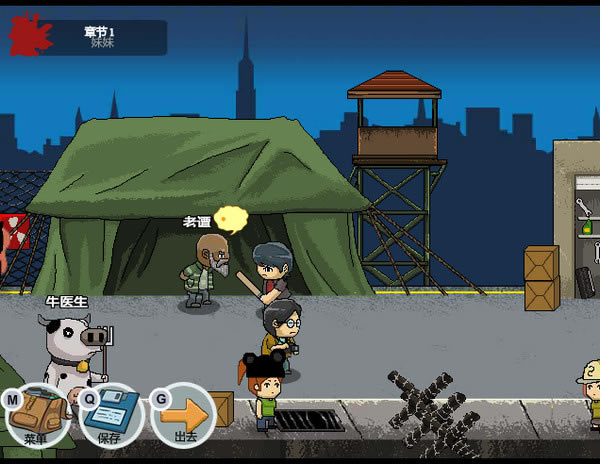Screen dimensions: 600x464
Task: Open the 菜单 backpack menu button
Action: [x=39, y=414]
